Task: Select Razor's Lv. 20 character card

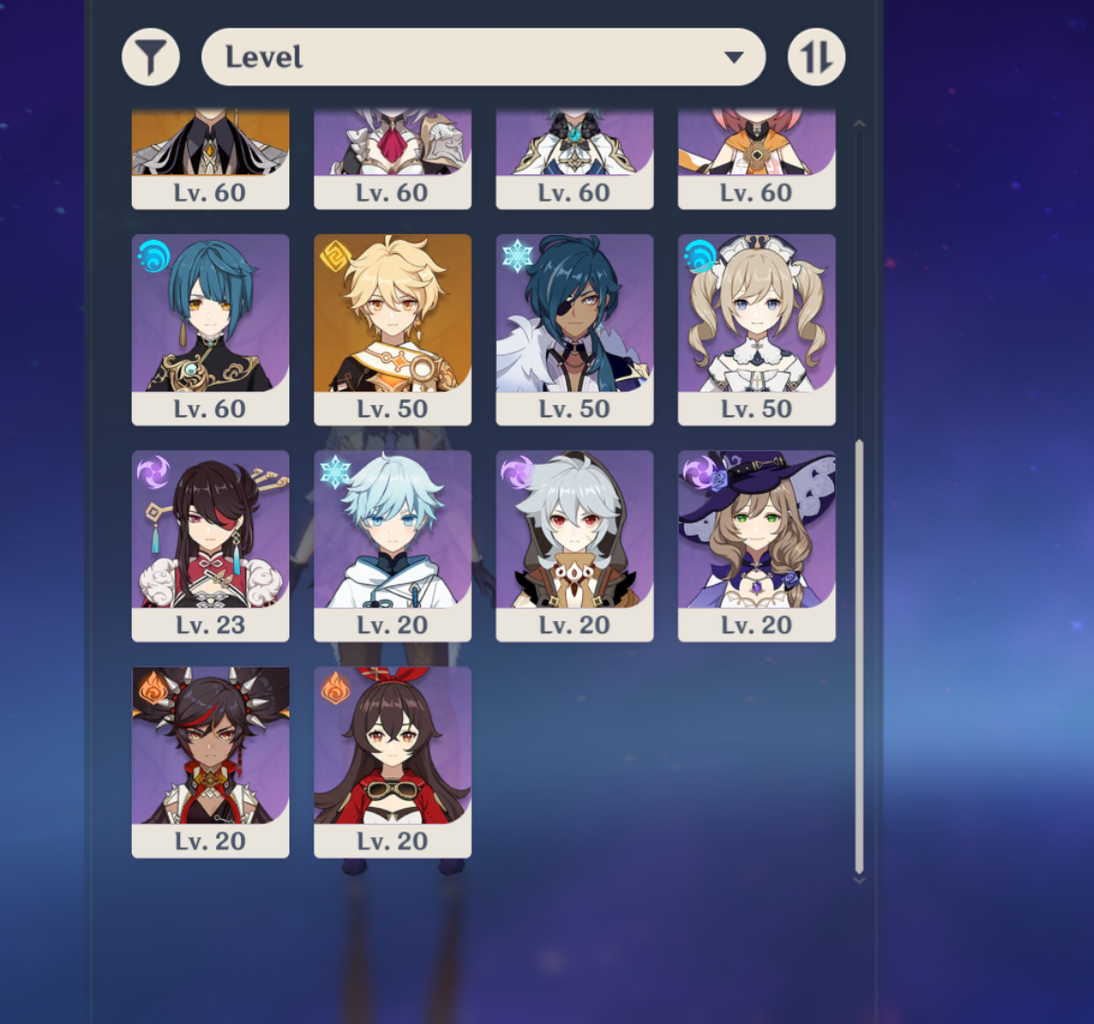Action: click(574, 545)
